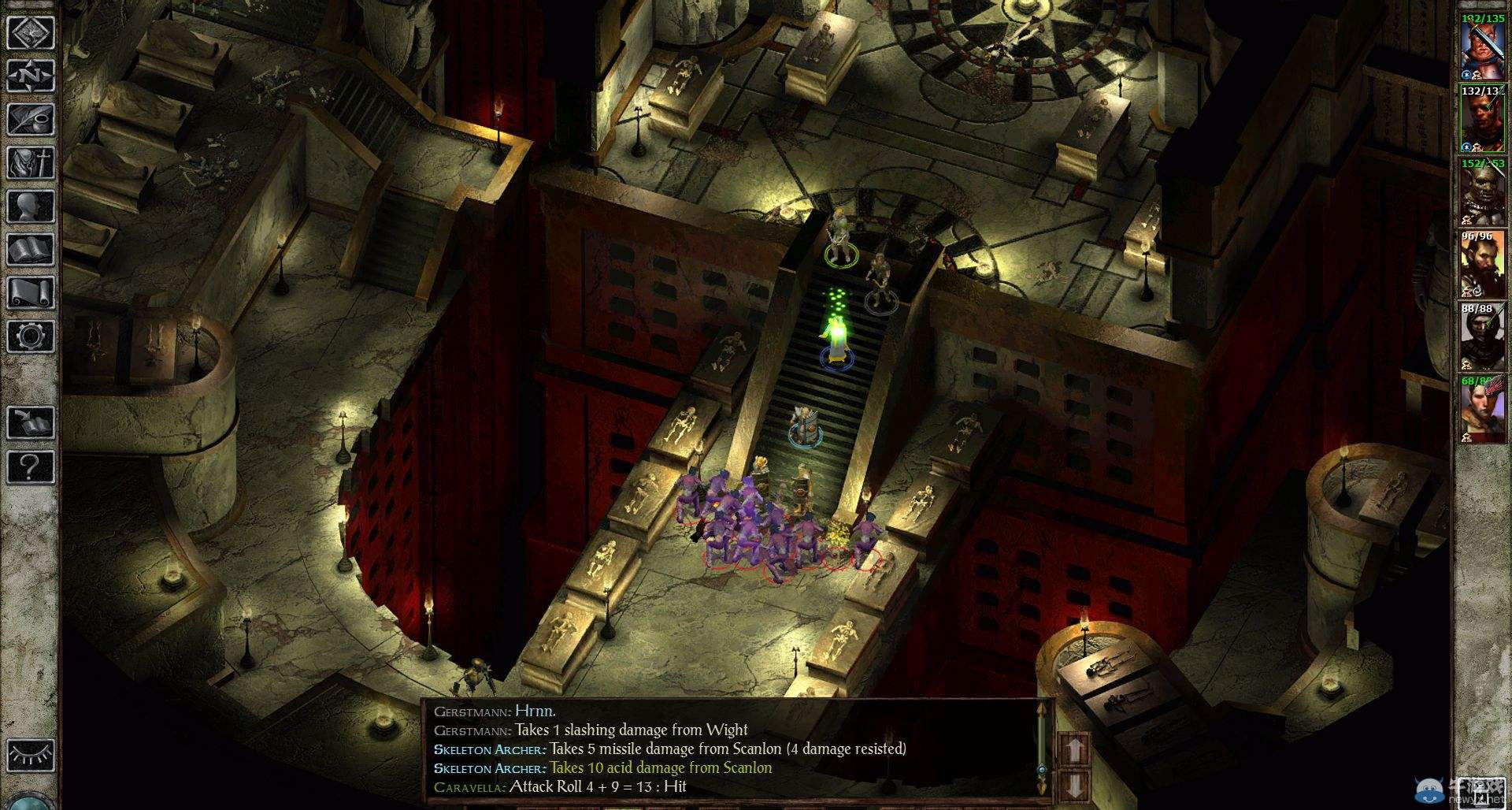Open the inventory armor and sword button
1512x810 pixels.
(x=31, y=163)
